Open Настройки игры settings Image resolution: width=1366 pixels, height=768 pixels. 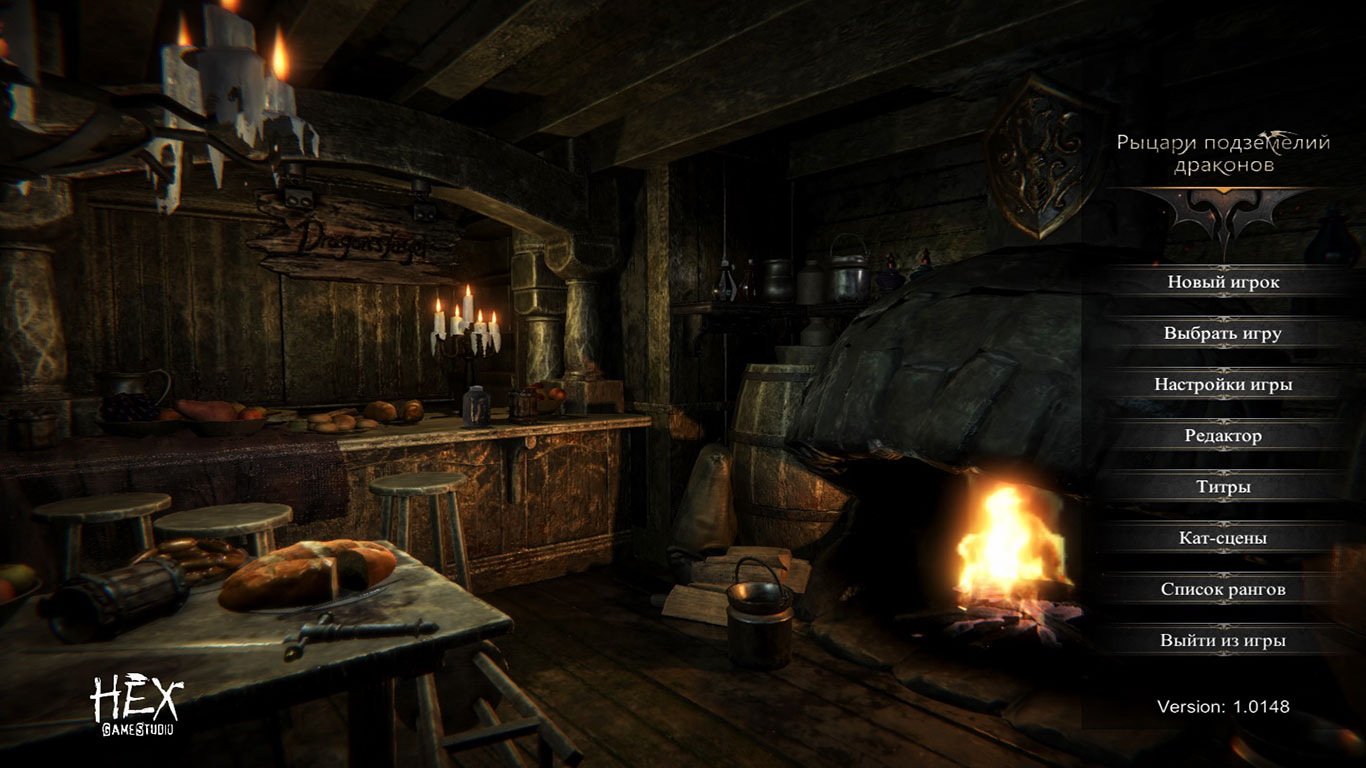tap(1223, 384)
